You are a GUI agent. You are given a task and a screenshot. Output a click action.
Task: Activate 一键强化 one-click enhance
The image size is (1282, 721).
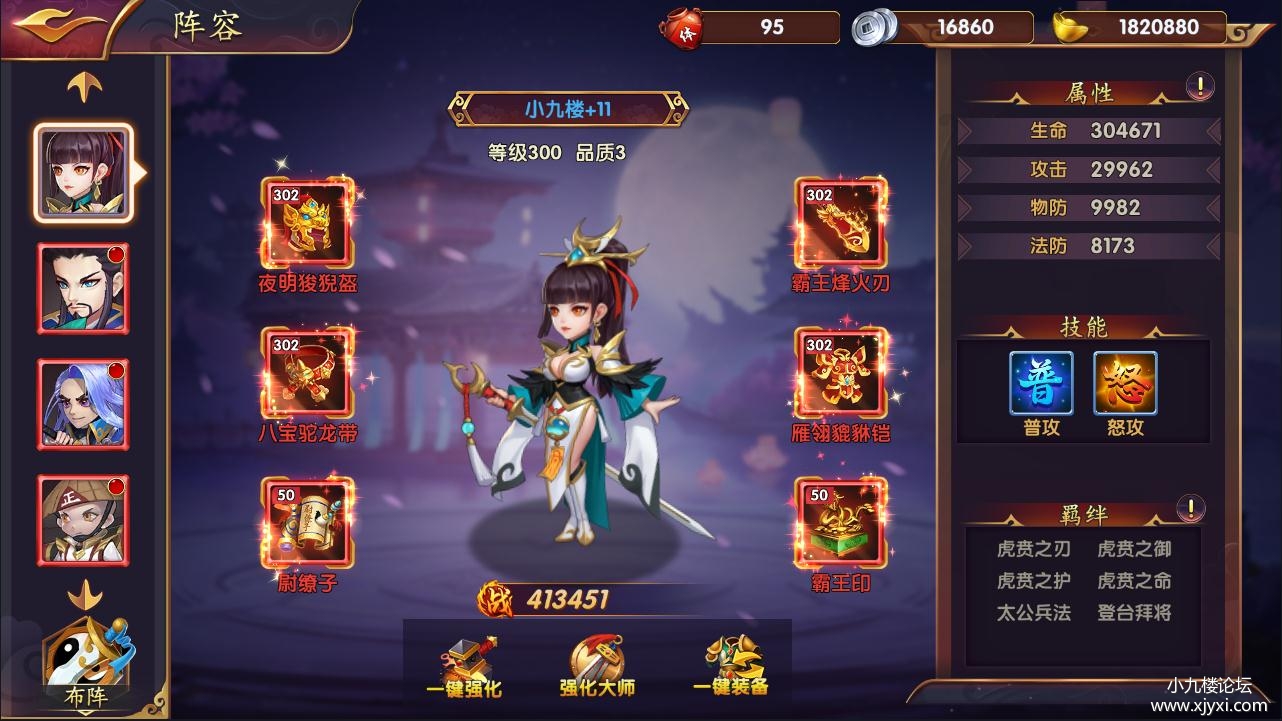pyautogui.click(x=463, y=666)
